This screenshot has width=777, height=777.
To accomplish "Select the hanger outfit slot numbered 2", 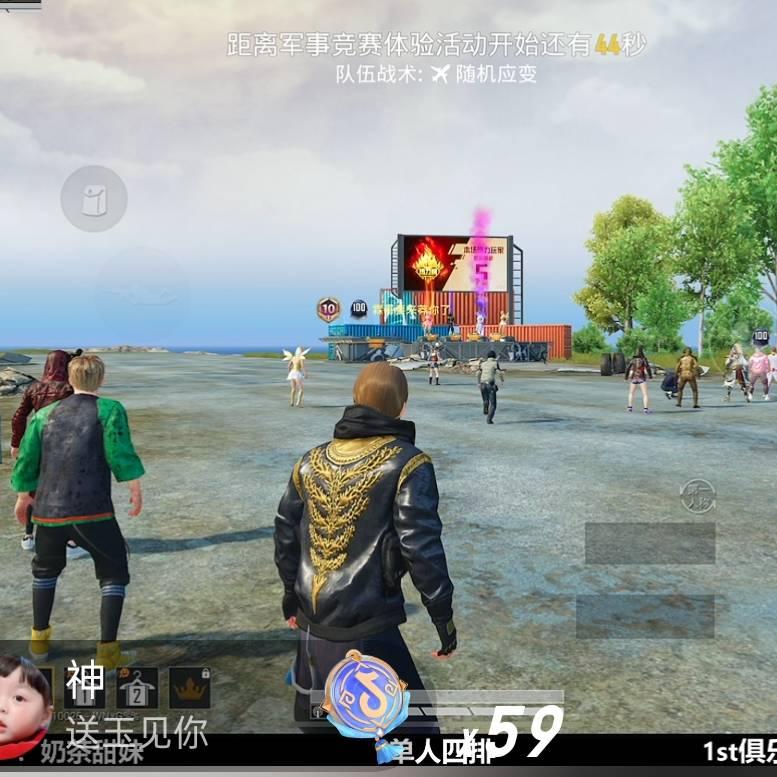I will point(137,687).
